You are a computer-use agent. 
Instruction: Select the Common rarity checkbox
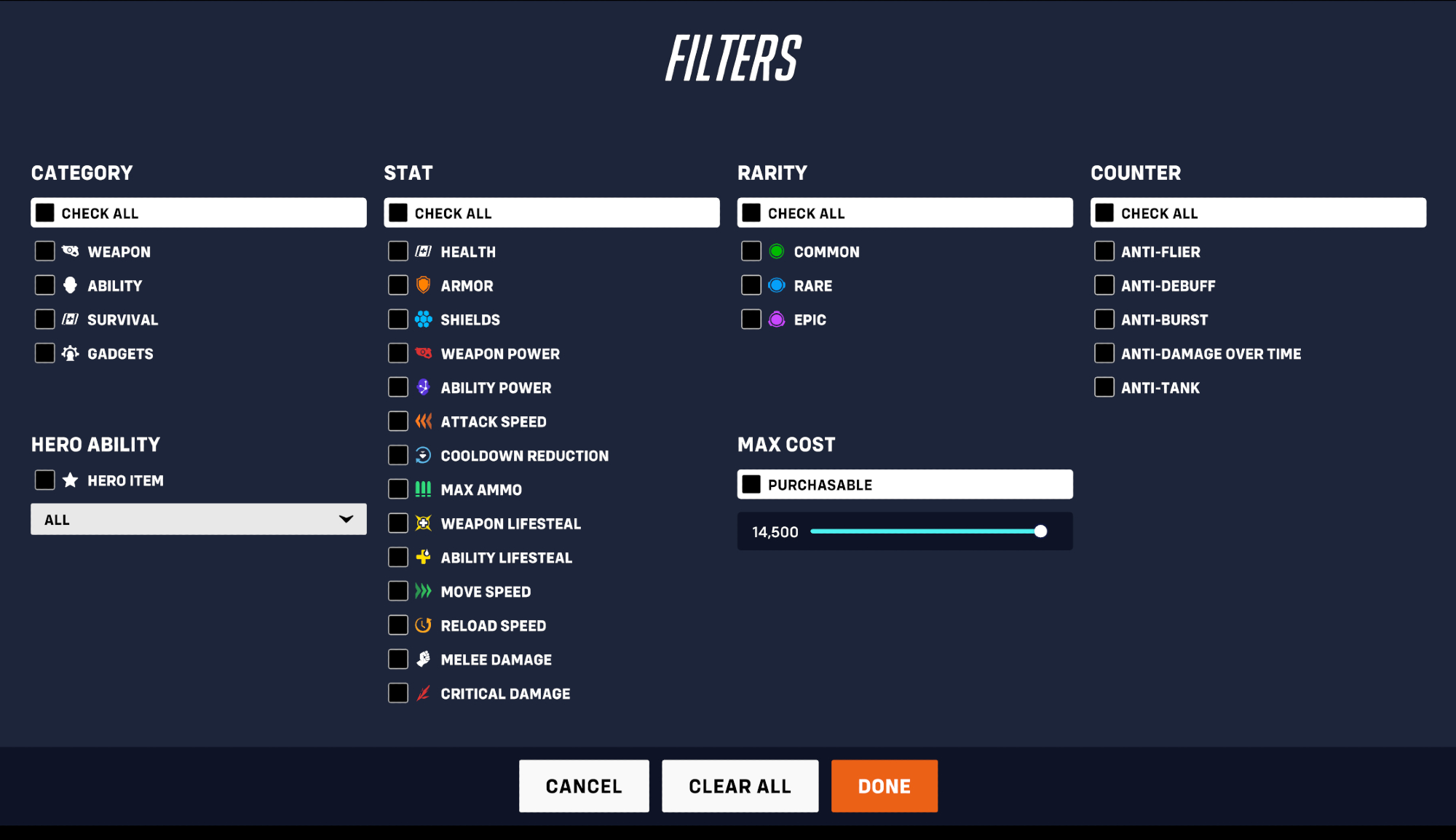[751, 251]
